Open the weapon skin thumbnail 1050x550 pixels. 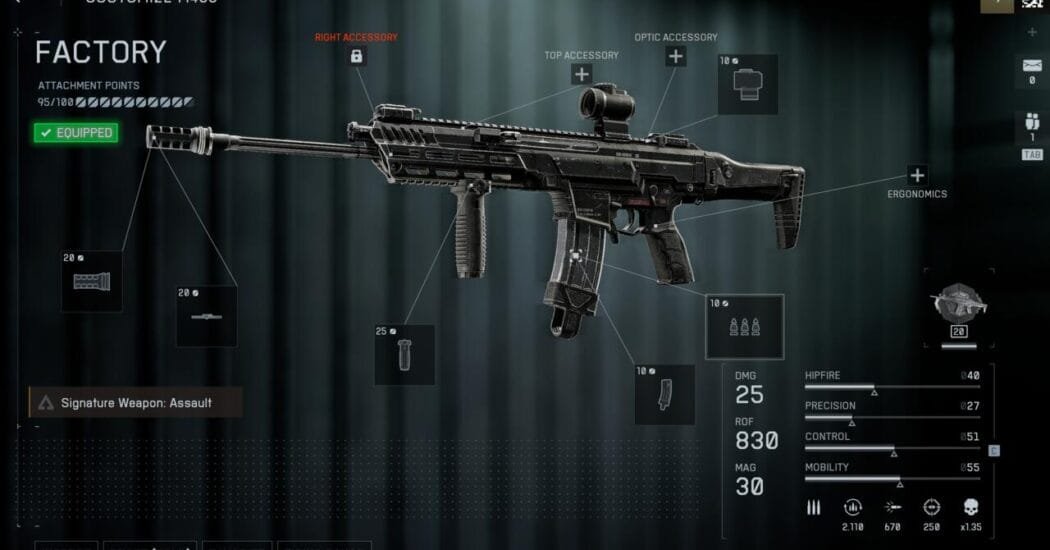(958, 307)
